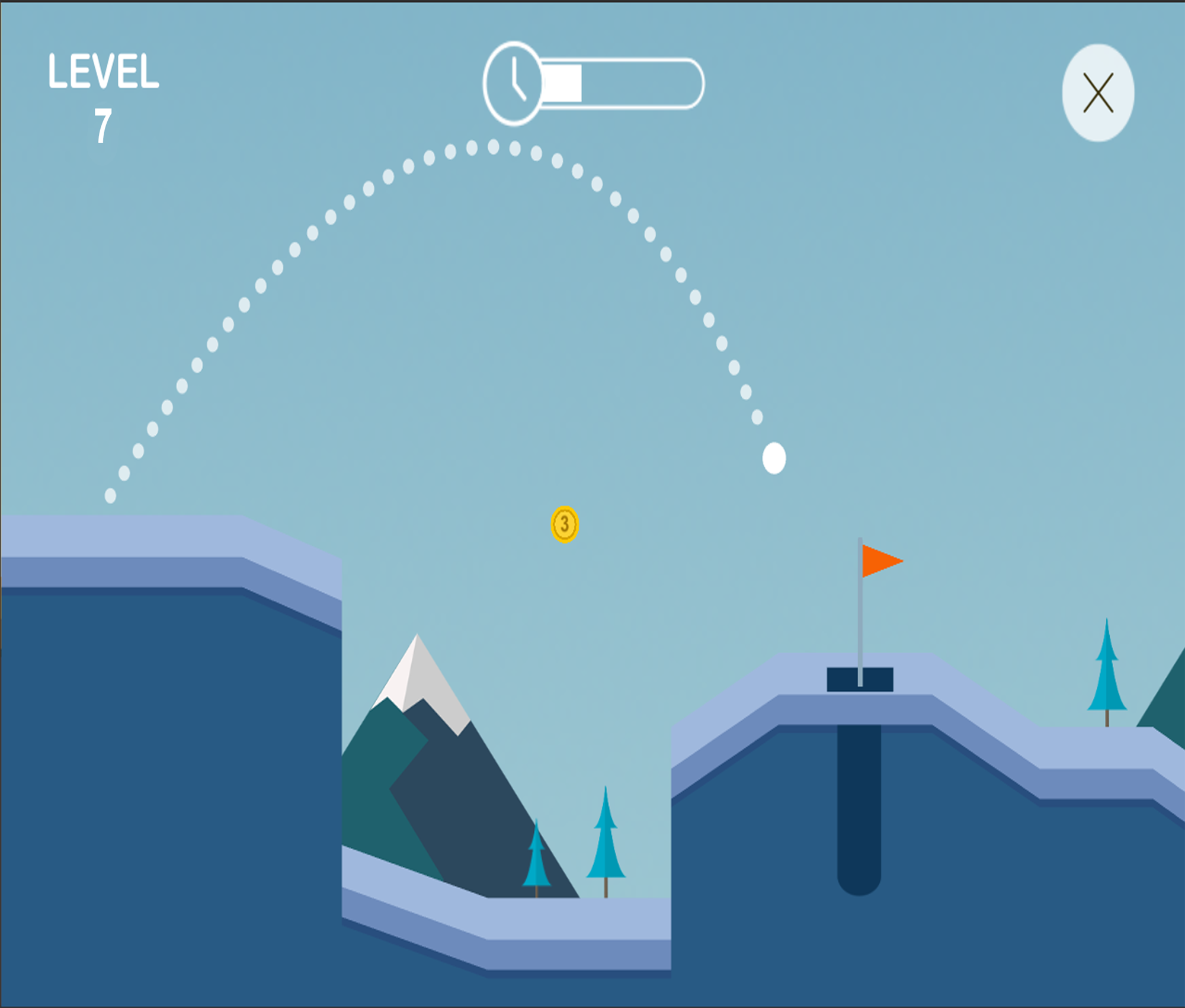This screenshot has width=1185, height=1008.
Task: Click the first trajectory dot on the left
Action: (x=110, y=495)
